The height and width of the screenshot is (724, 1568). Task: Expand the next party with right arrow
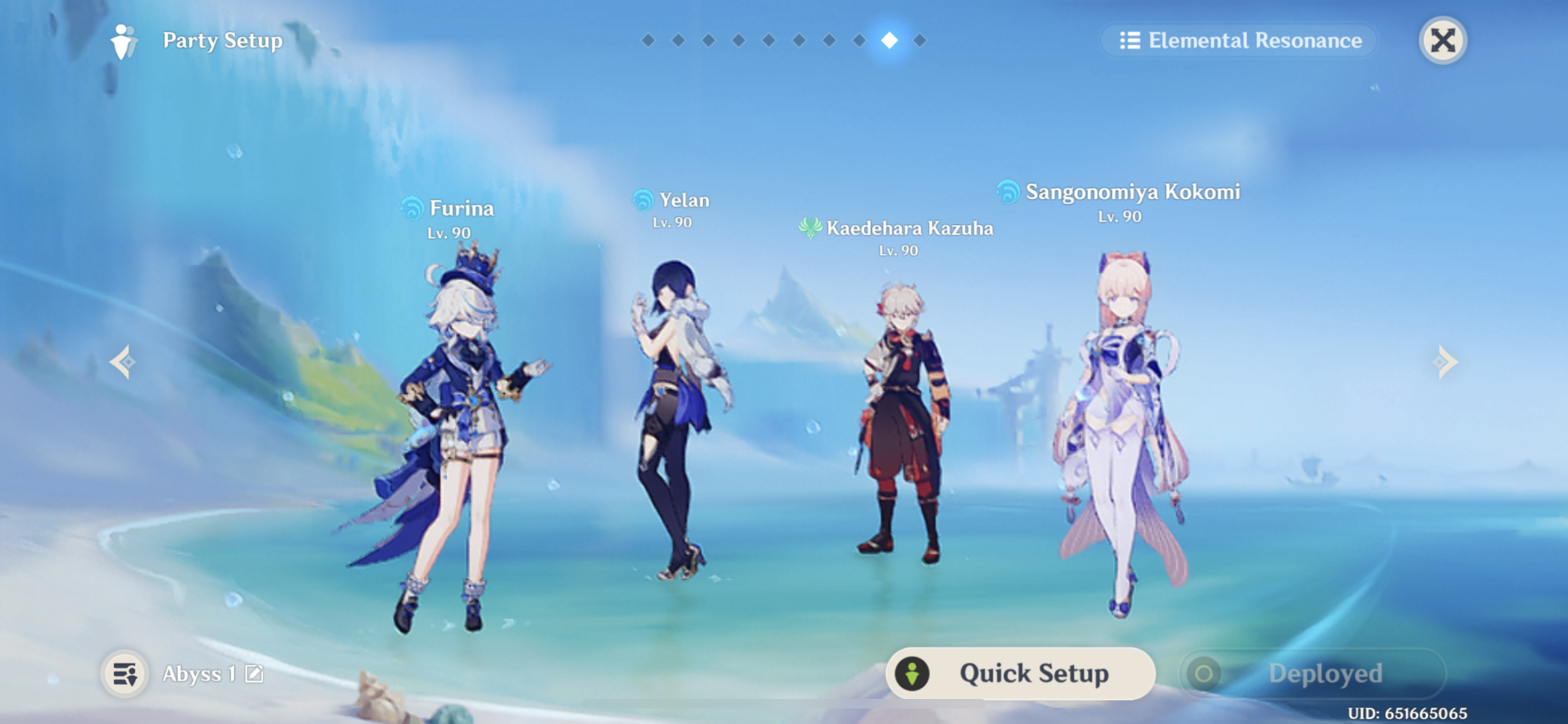click(1446, 362)
